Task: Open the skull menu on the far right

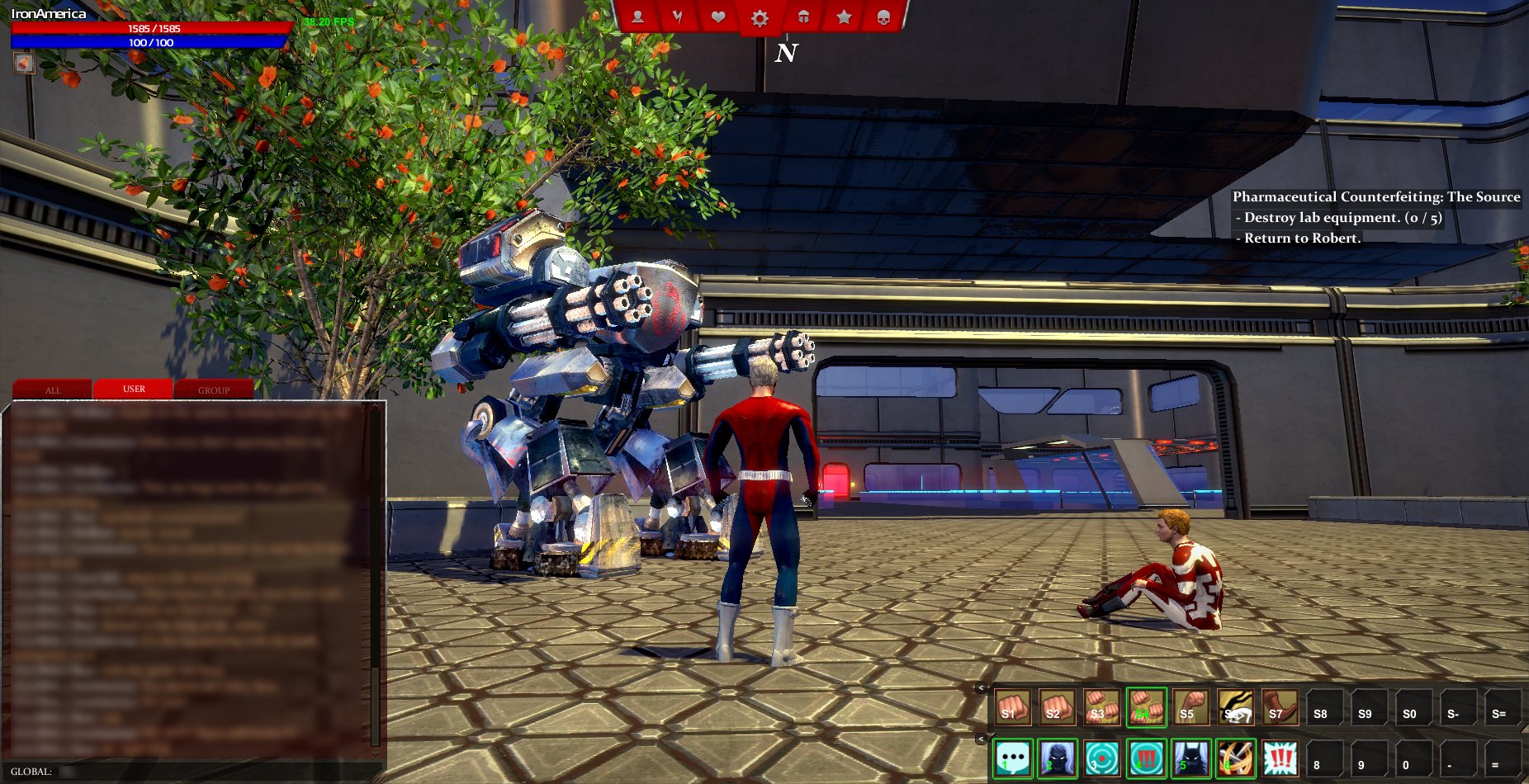Action: [x=884, y=17]
